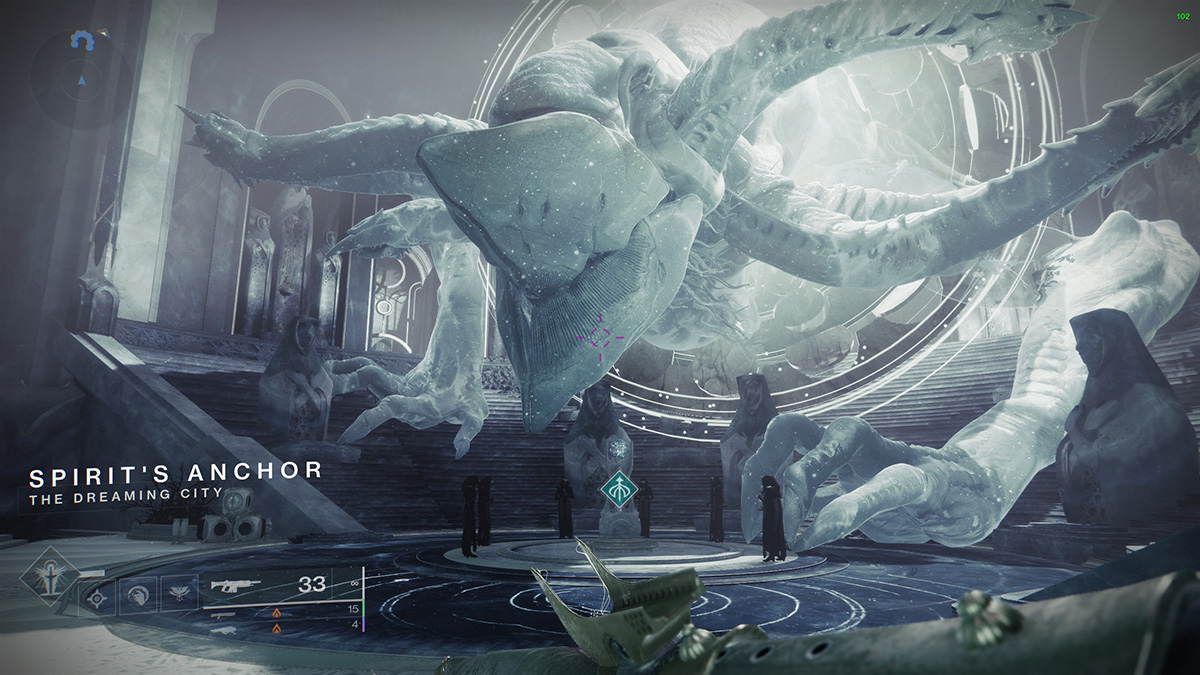Click the circular radar in the corner
The width and height of the screenshot is (1200, 675).
click(81, 76)
